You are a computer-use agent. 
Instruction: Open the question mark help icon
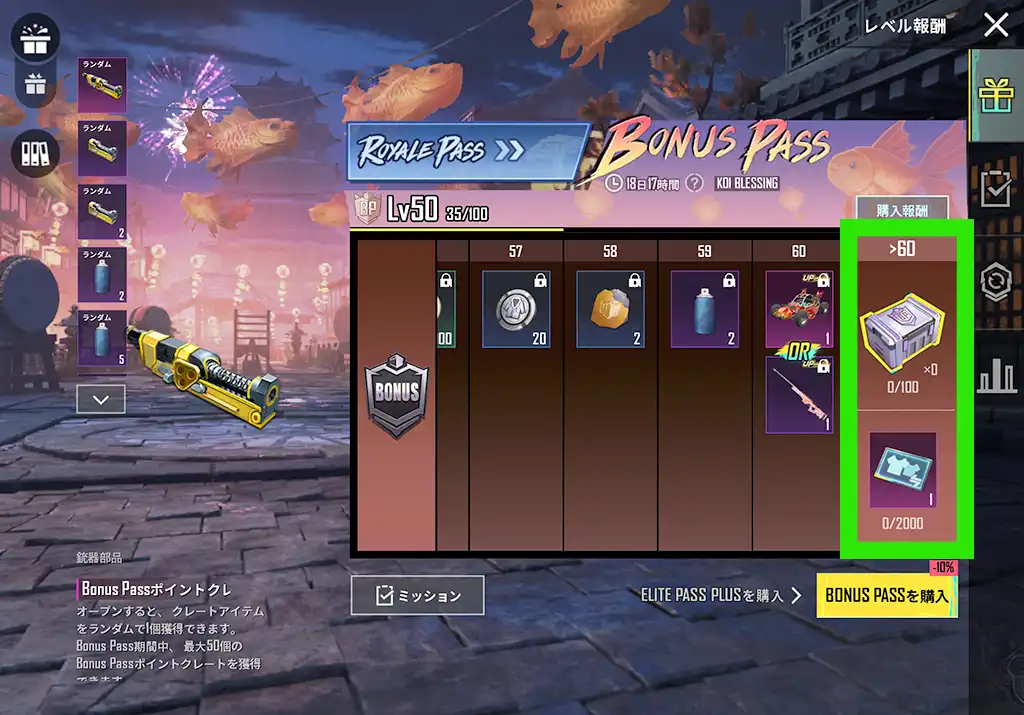[x=695, y=183]
